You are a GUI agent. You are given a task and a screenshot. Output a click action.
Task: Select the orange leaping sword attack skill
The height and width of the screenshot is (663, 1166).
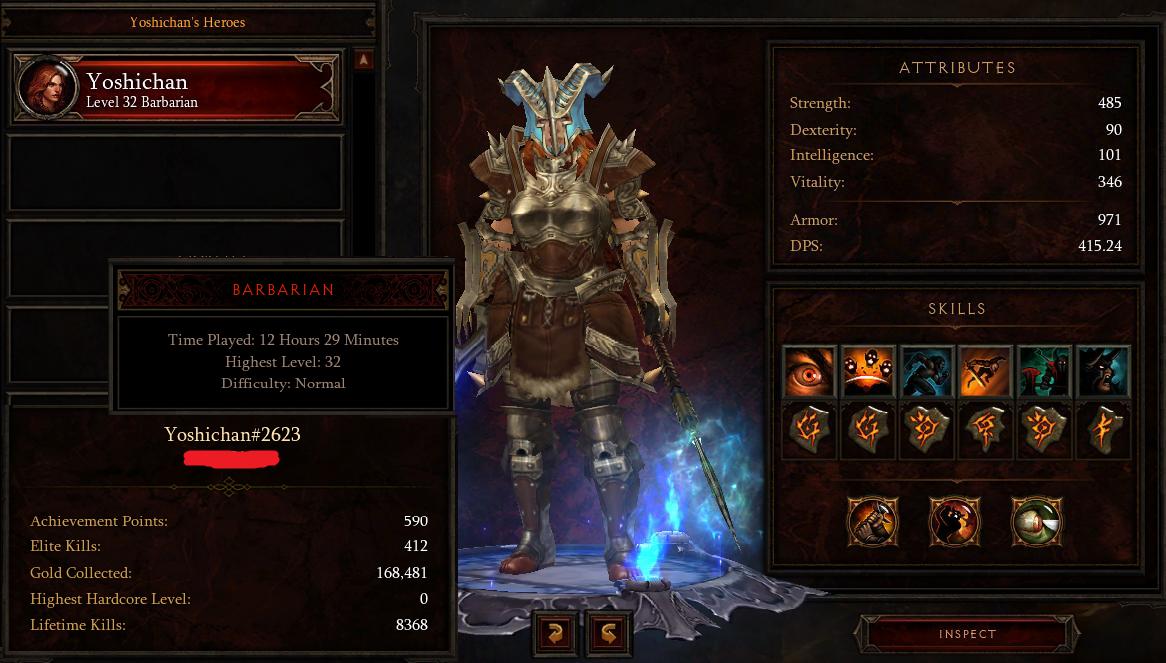click(x=985, y=372)
